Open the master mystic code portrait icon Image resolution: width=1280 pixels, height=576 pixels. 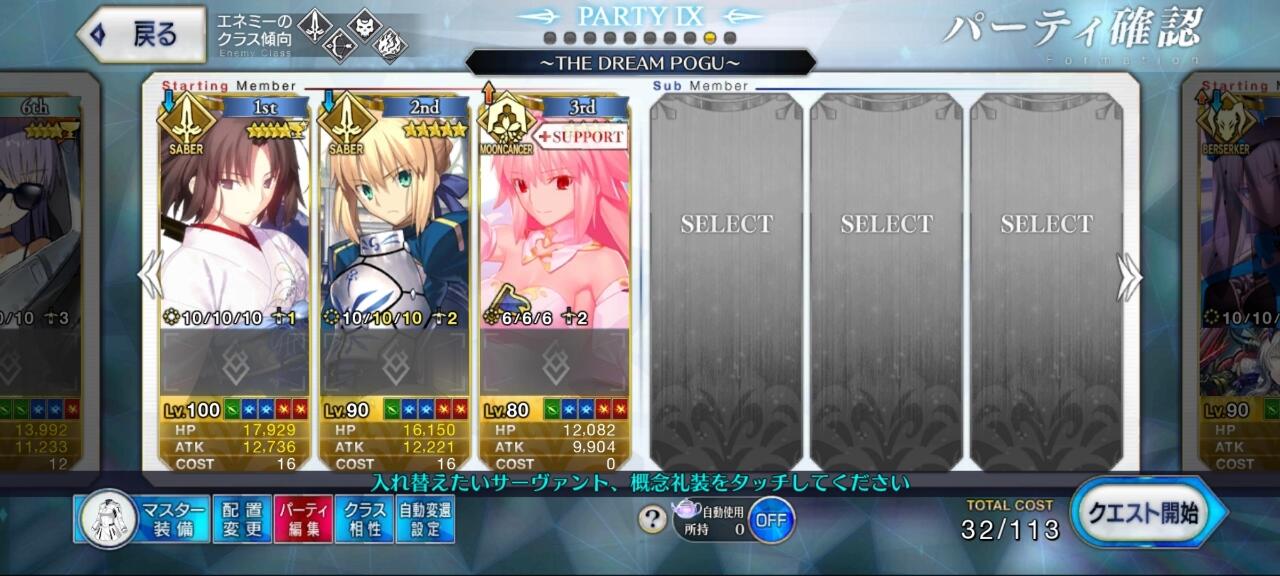point(107,518)
